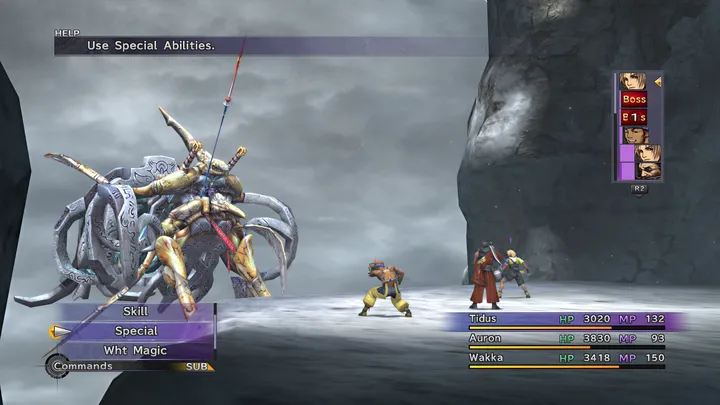Screen dimensions: 720x405
Task: Select the Skill command
Action: pos(135,311)
